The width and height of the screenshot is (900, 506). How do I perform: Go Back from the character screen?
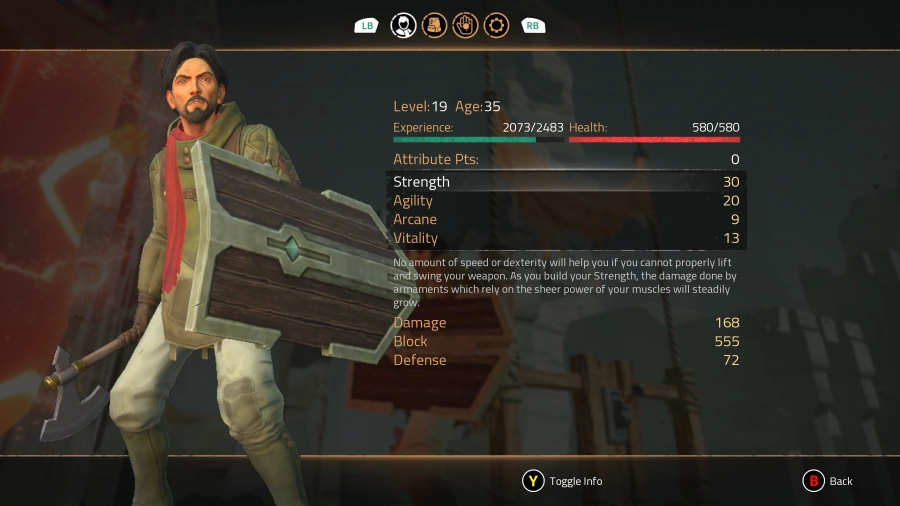(828, 481)
